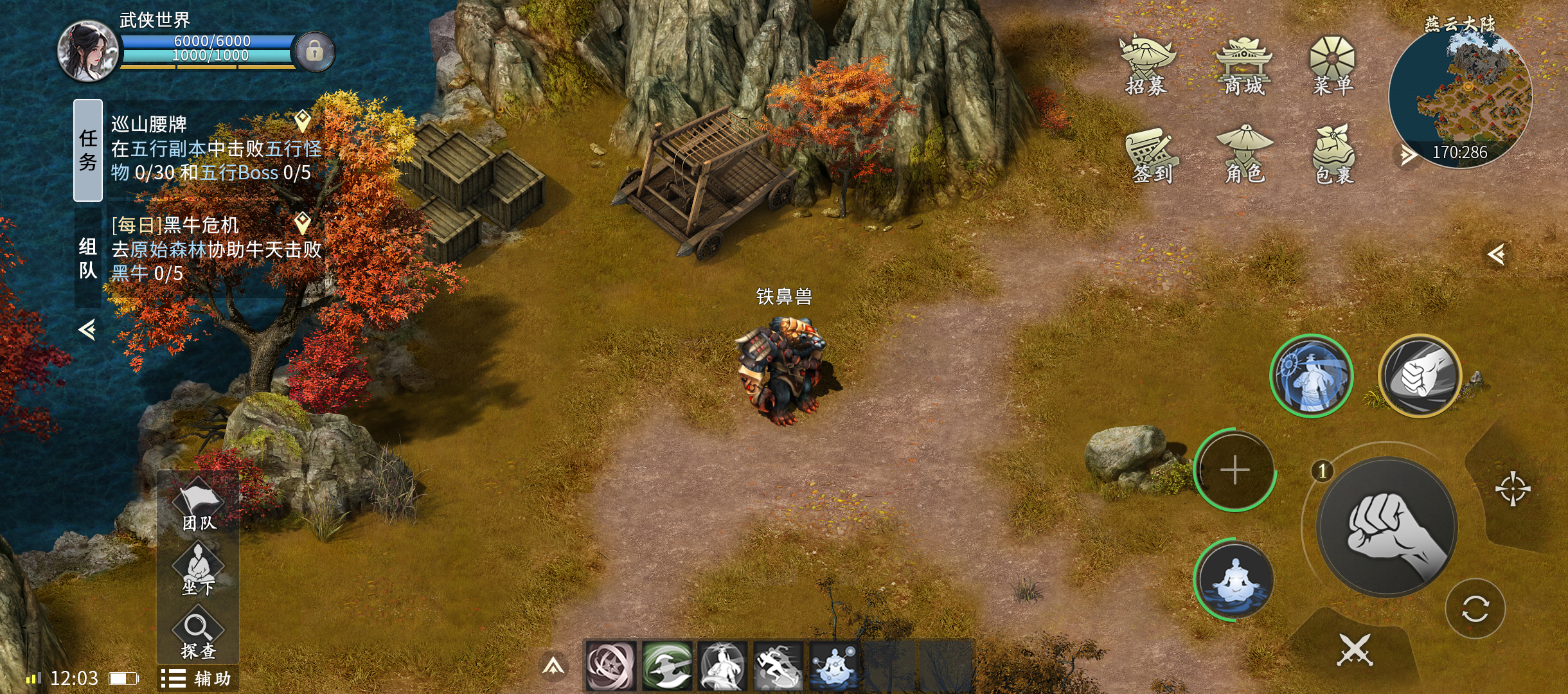
Task: Select the 黑牛危机 daily quest
Action: click(212, 249)
